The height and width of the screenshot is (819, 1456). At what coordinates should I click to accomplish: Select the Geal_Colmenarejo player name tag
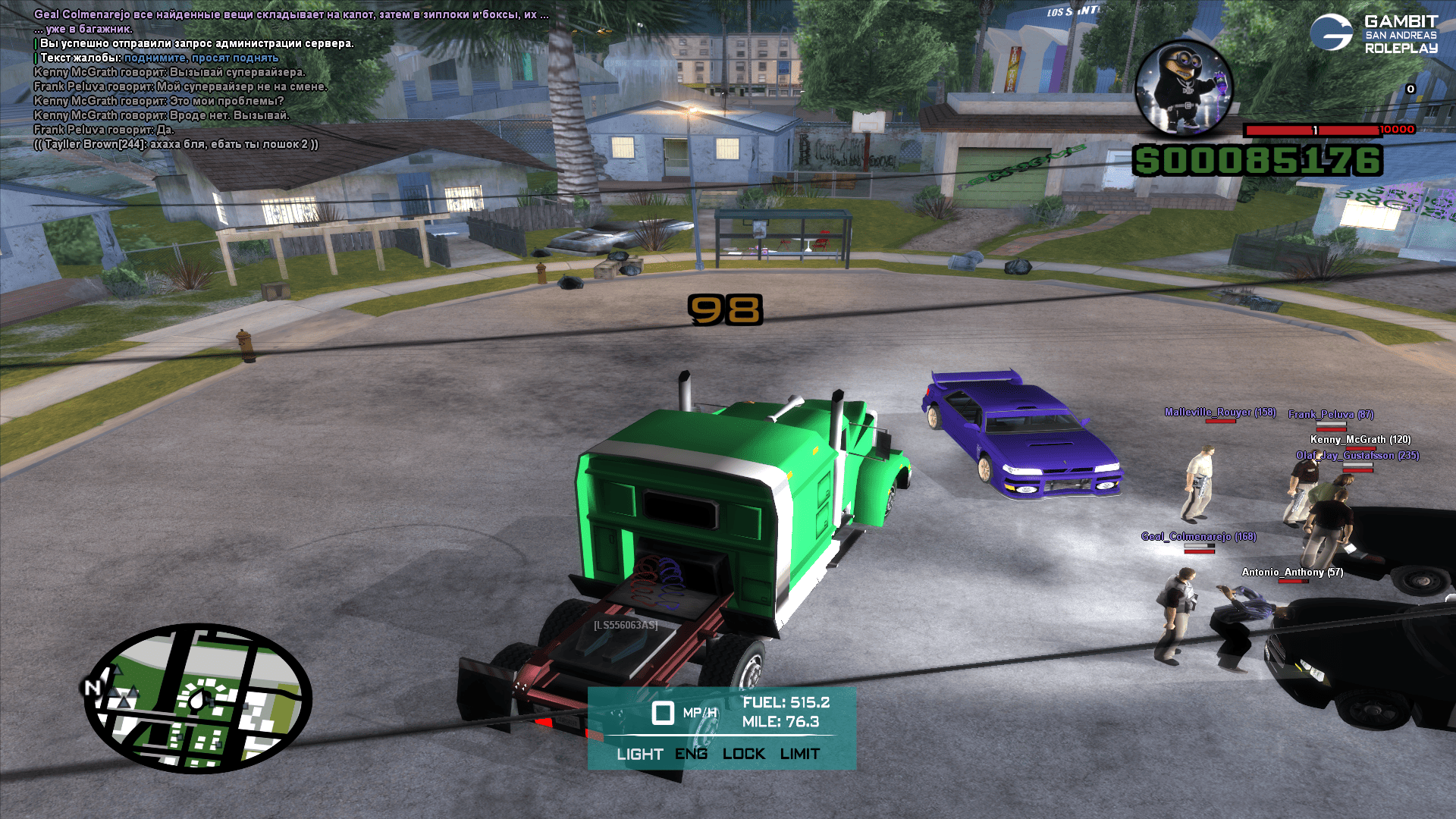coord(1198,537)
